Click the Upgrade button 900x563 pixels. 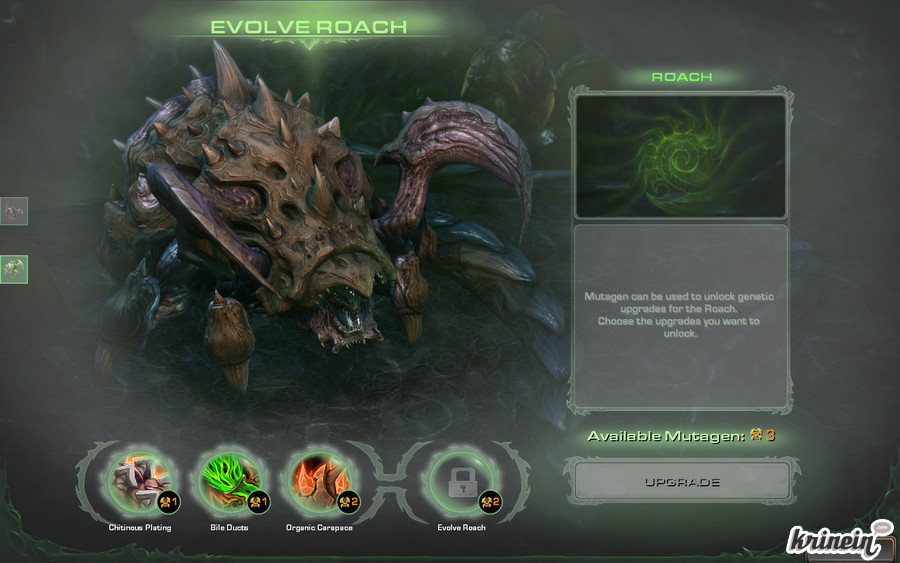tap(681, 482)
